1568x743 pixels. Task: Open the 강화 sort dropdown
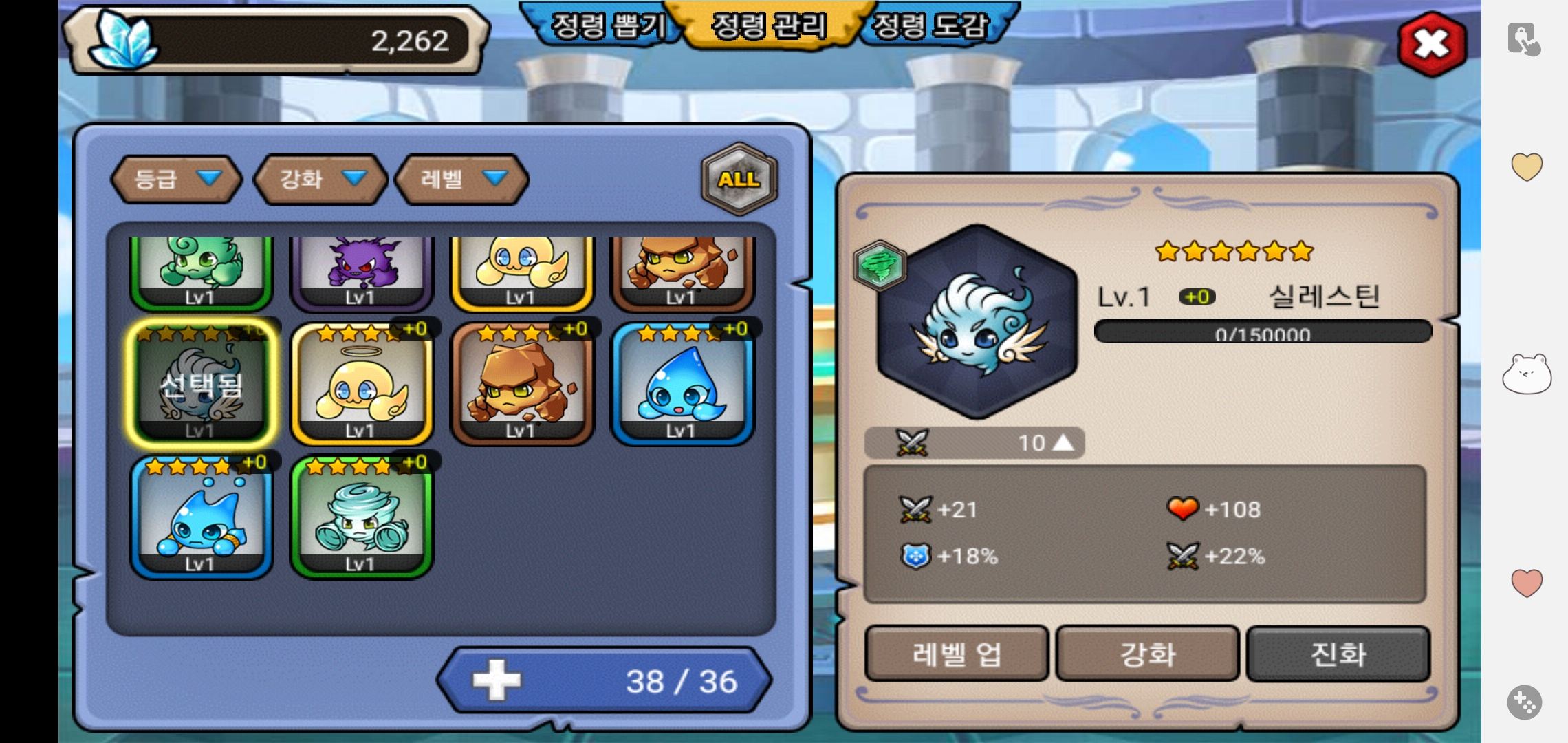(x=320, y=179)
